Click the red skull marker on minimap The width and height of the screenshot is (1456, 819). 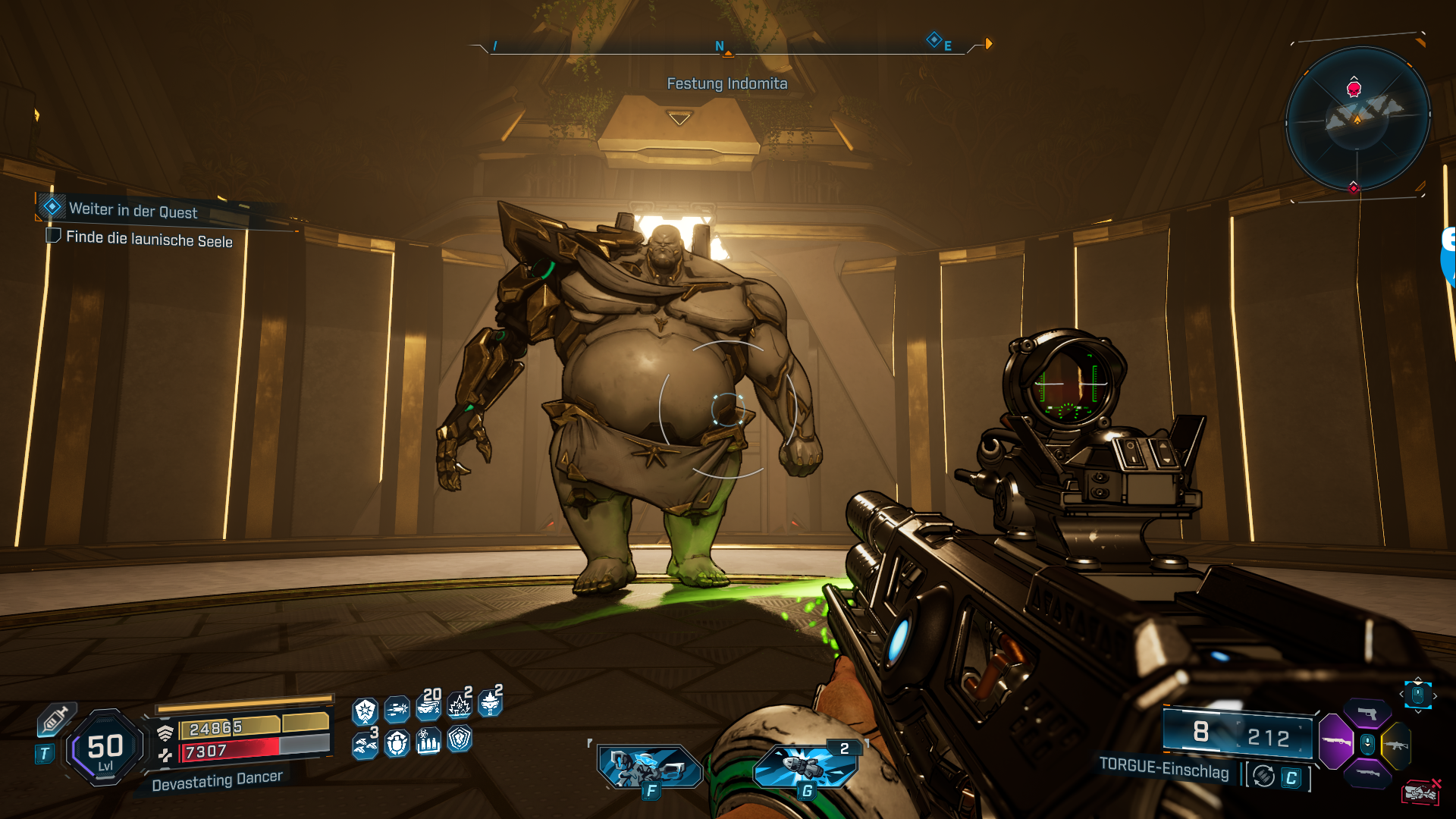point(1354,89)
